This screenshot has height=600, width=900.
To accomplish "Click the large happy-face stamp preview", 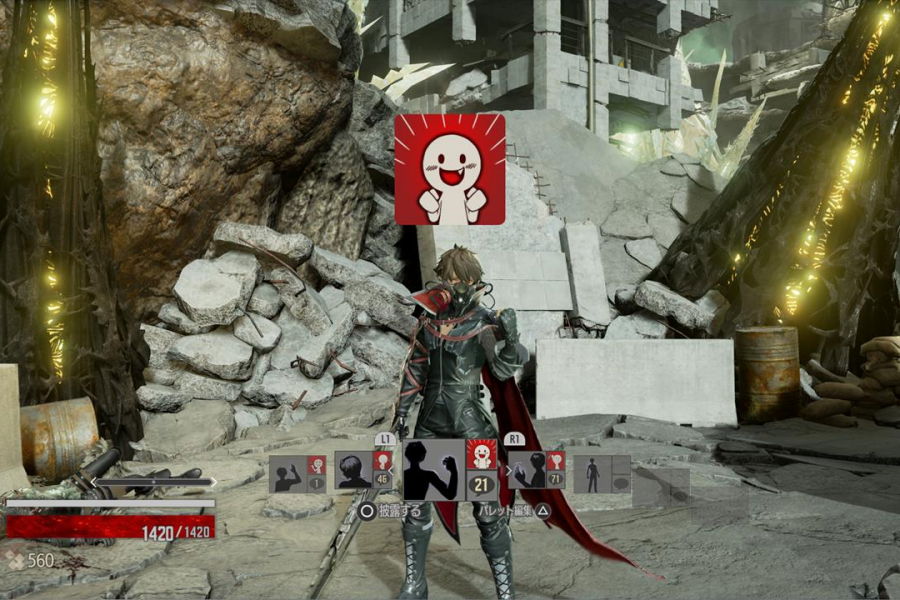I will 450,169.
